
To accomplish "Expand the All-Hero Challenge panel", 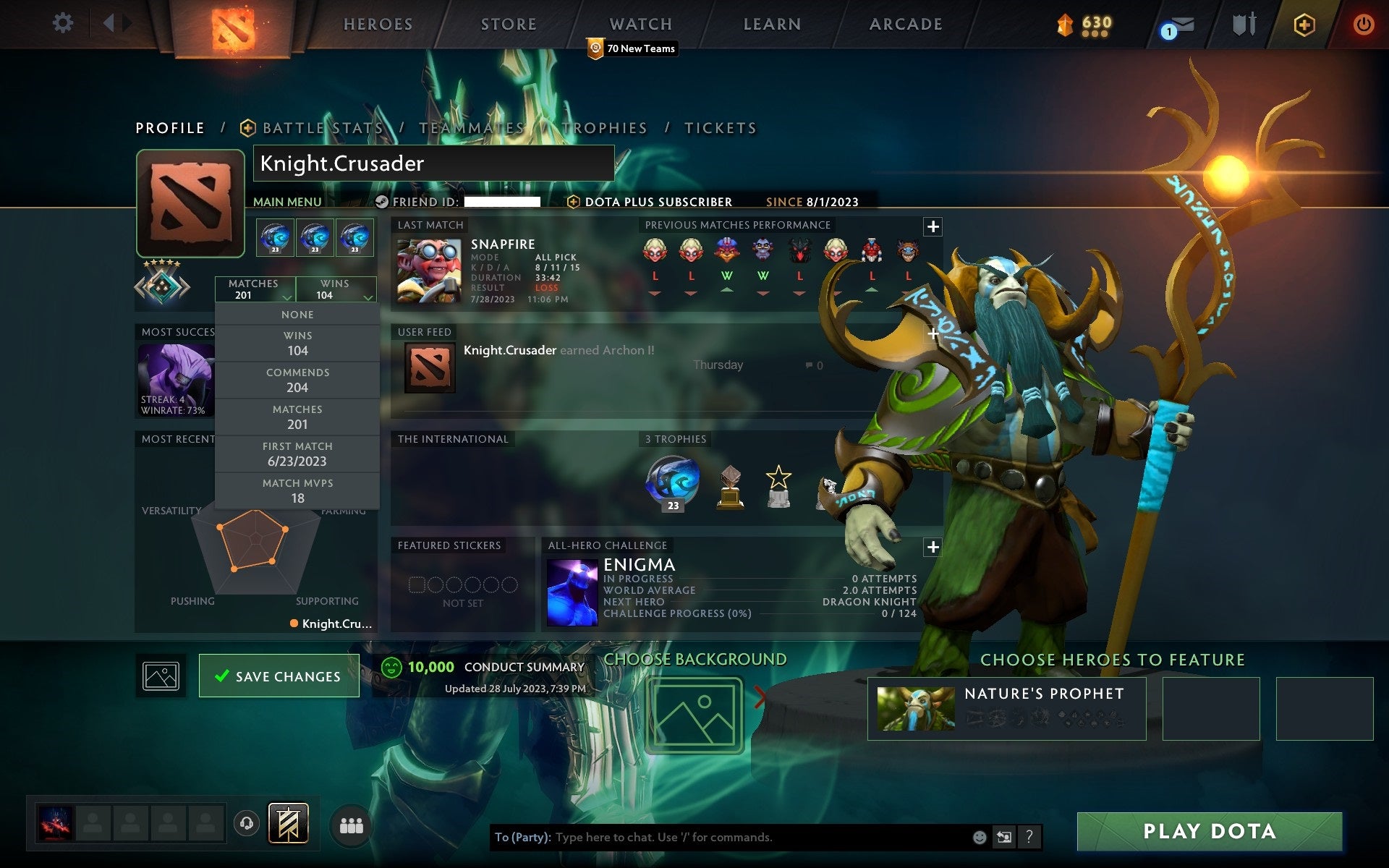I will [x=933, y=548].
